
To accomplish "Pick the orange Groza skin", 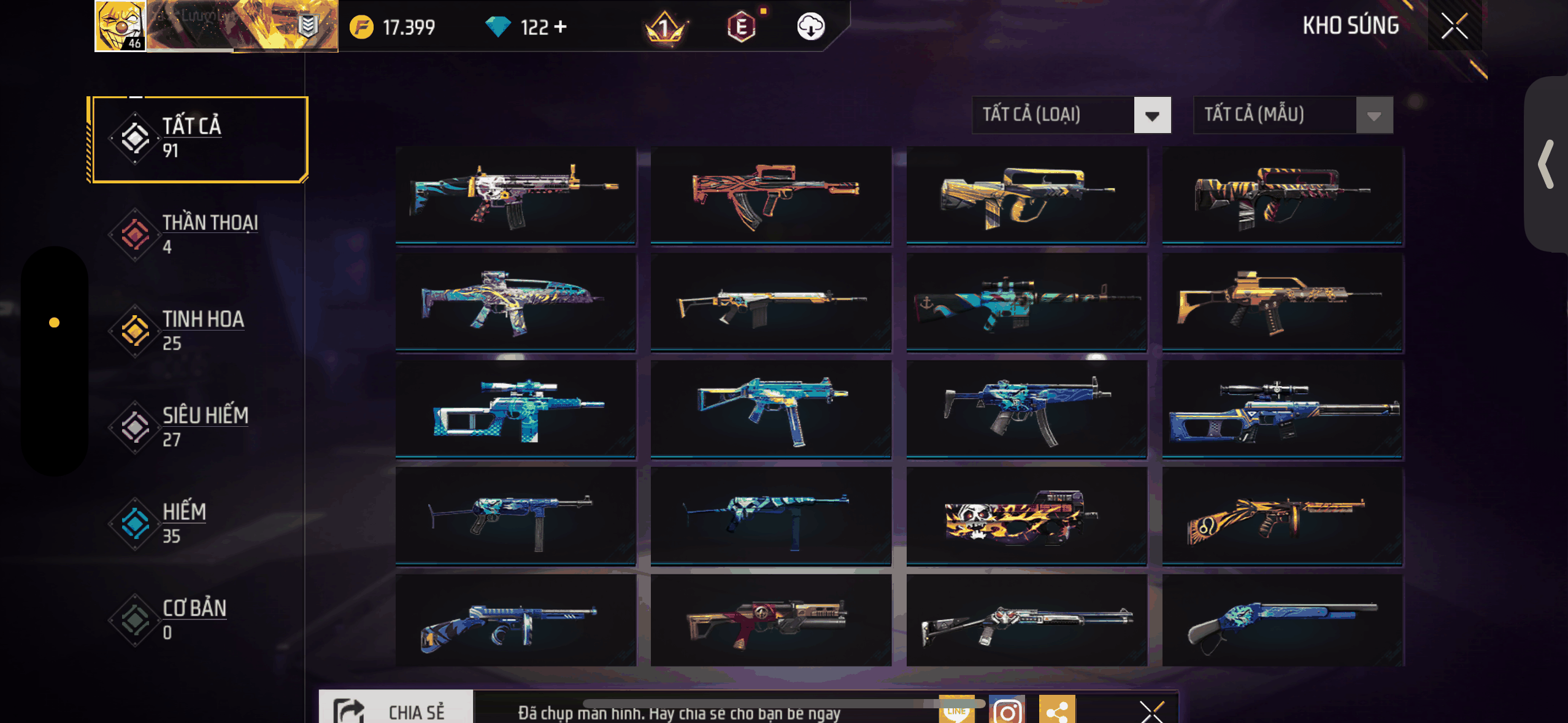I will coord(771,195).
